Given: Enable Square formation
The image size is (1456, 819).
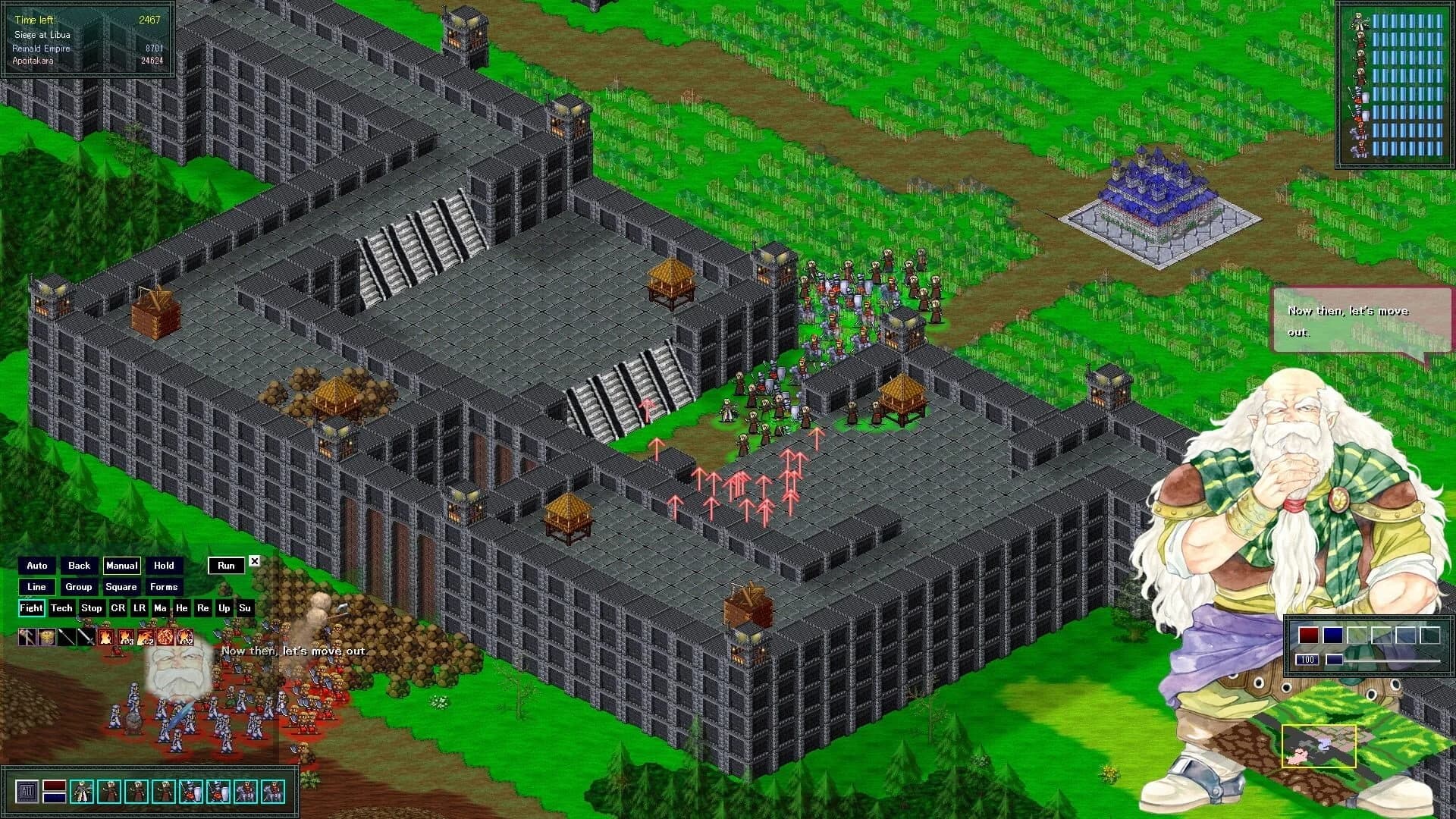Looking at the screenshot, I should [x=121, y=586].
